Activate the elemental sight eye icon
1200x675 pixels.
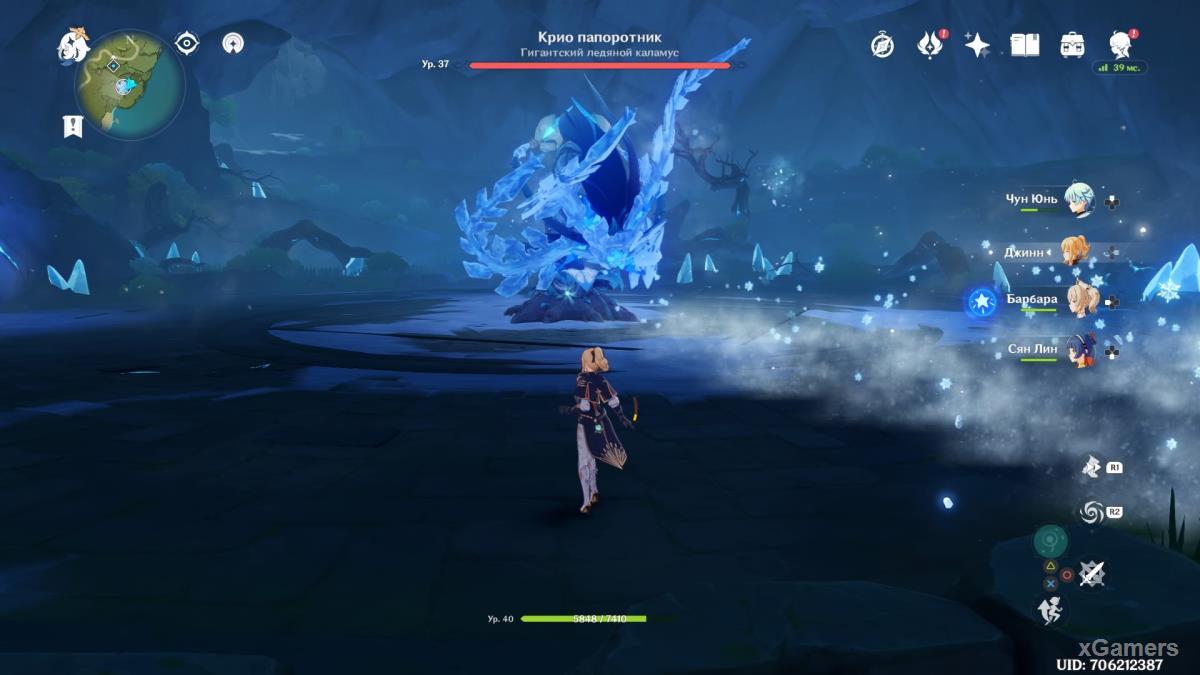187,43
